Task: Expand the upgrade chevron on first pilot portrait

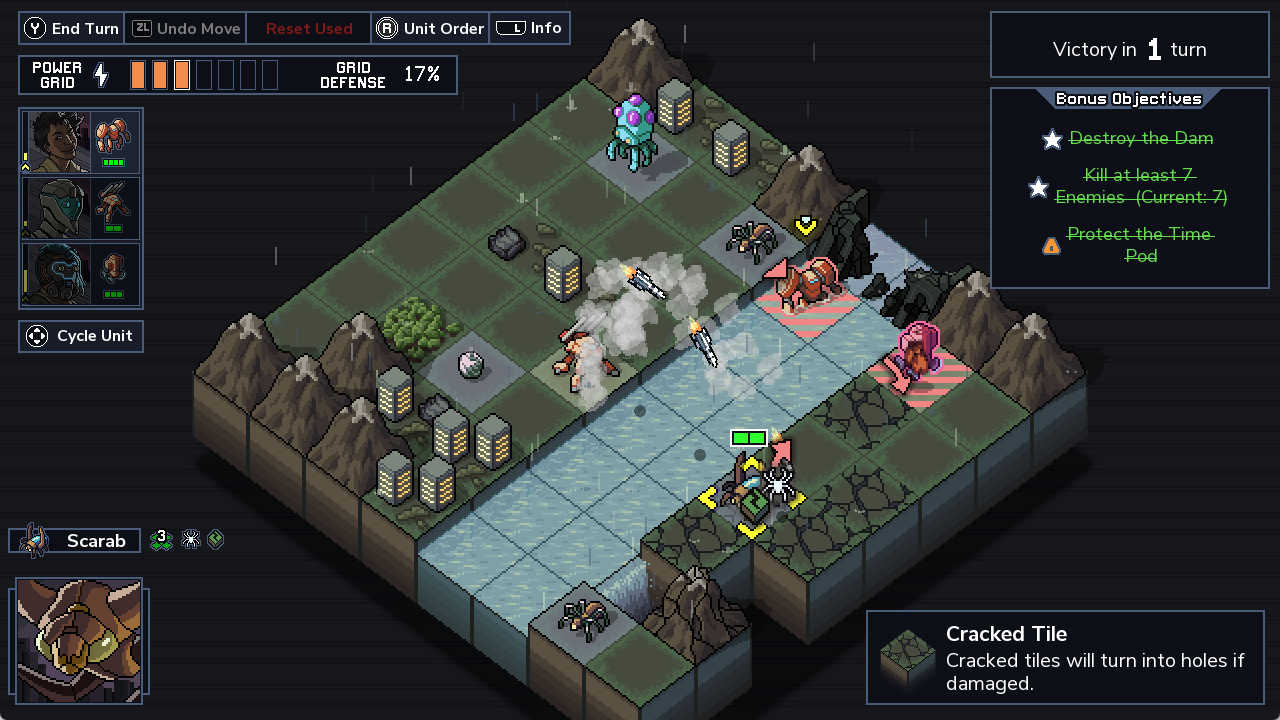Action: [x=25, y=166]
